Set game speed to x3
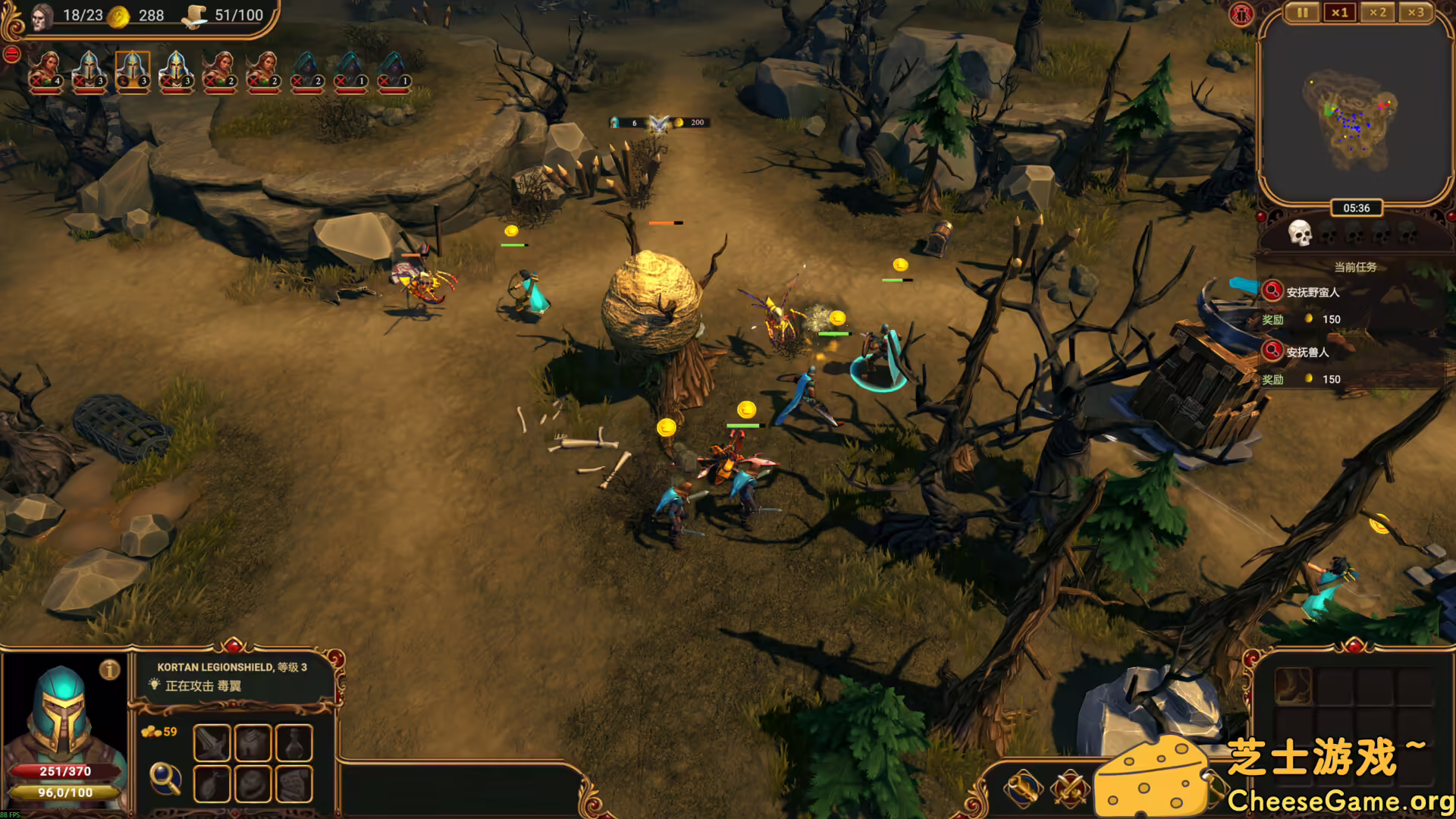Image resolution: width=1456 pixels, height=819 pixels. [x=1415, y=13]
